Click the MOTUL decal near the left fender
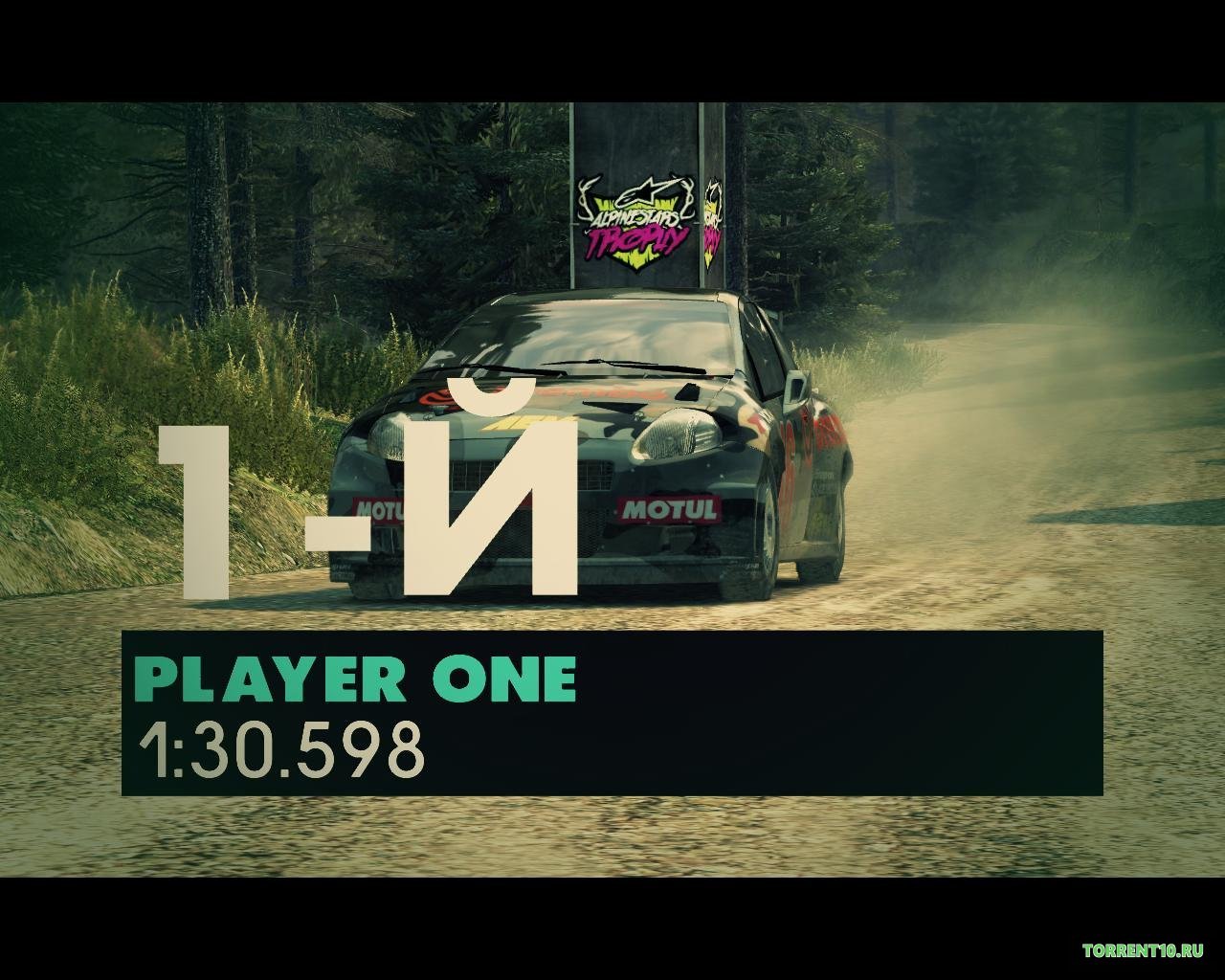 tap(376, 510)
